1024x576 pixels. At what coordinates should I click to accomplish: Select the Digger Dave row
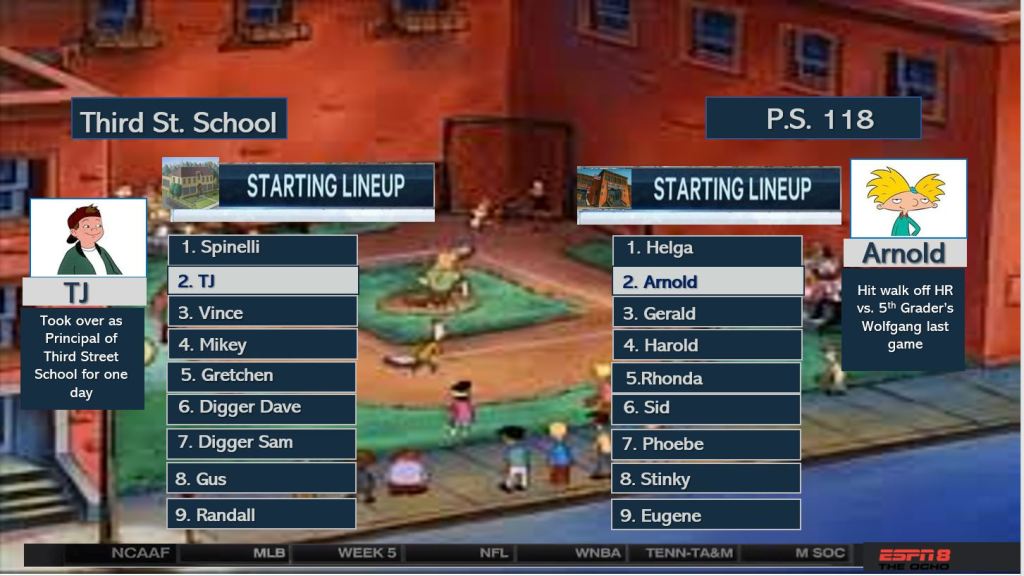pos(262,408)
